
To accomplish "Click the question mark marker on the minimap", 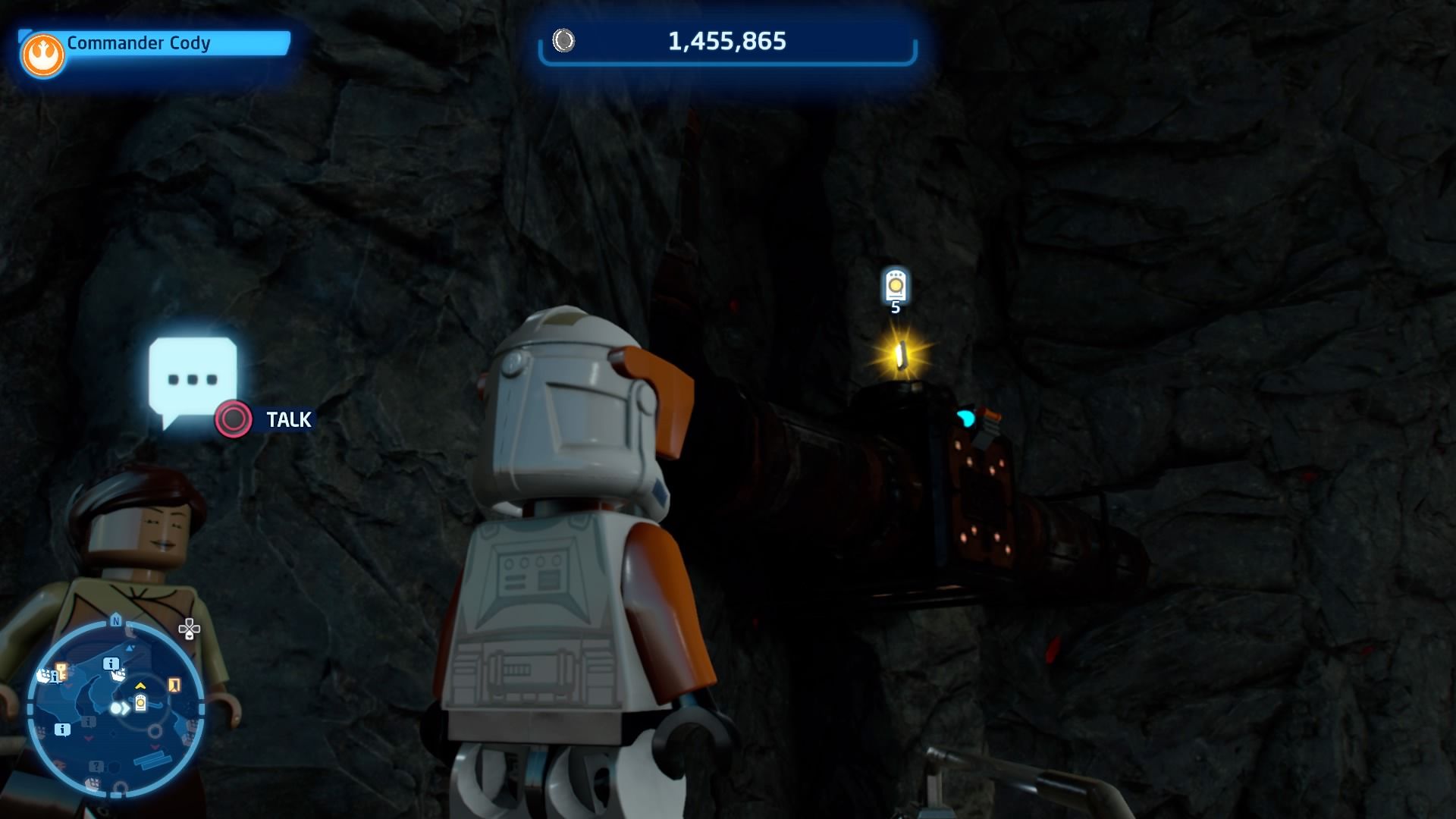I will (x=96, y=766).
